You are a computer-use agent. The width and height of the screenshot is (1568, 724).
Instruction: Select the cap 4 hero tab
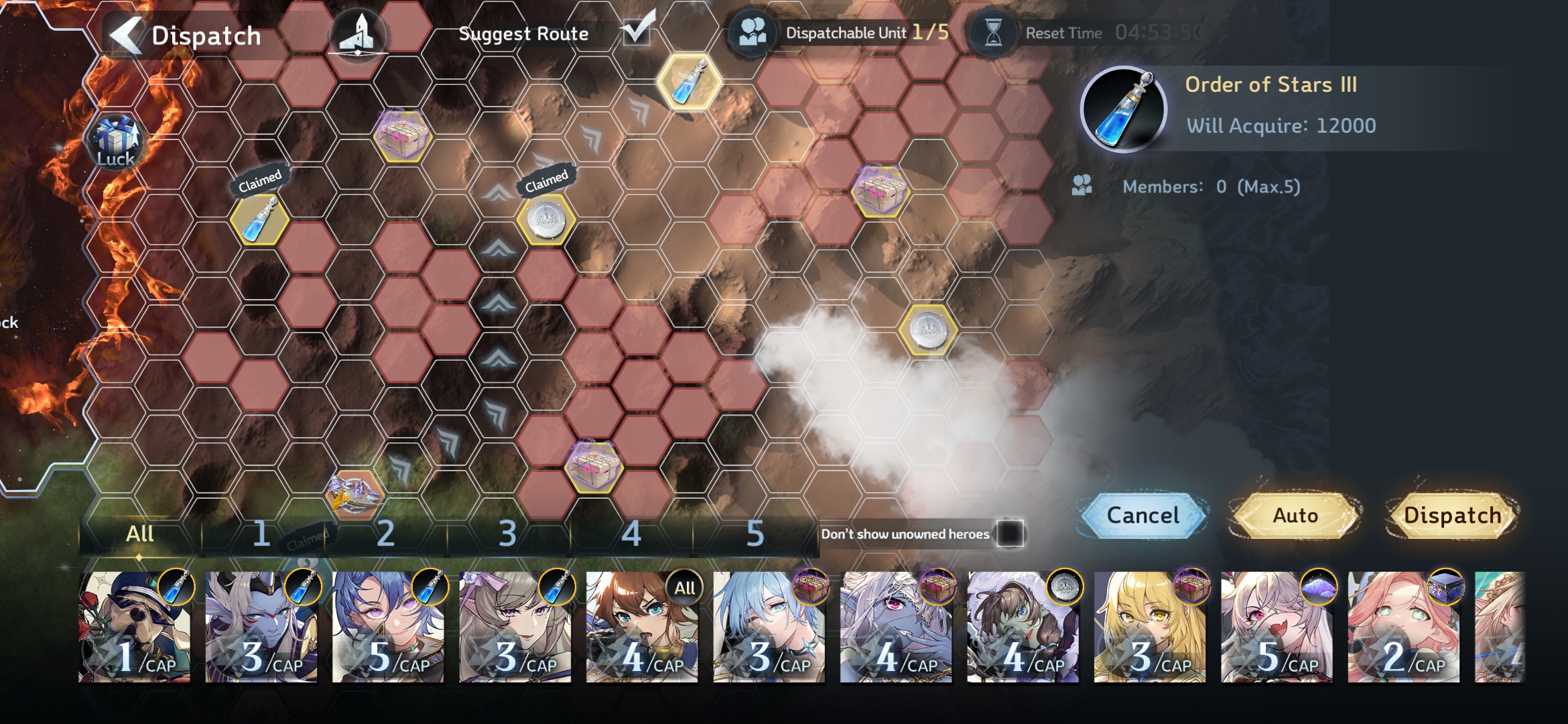coord(631,534)
